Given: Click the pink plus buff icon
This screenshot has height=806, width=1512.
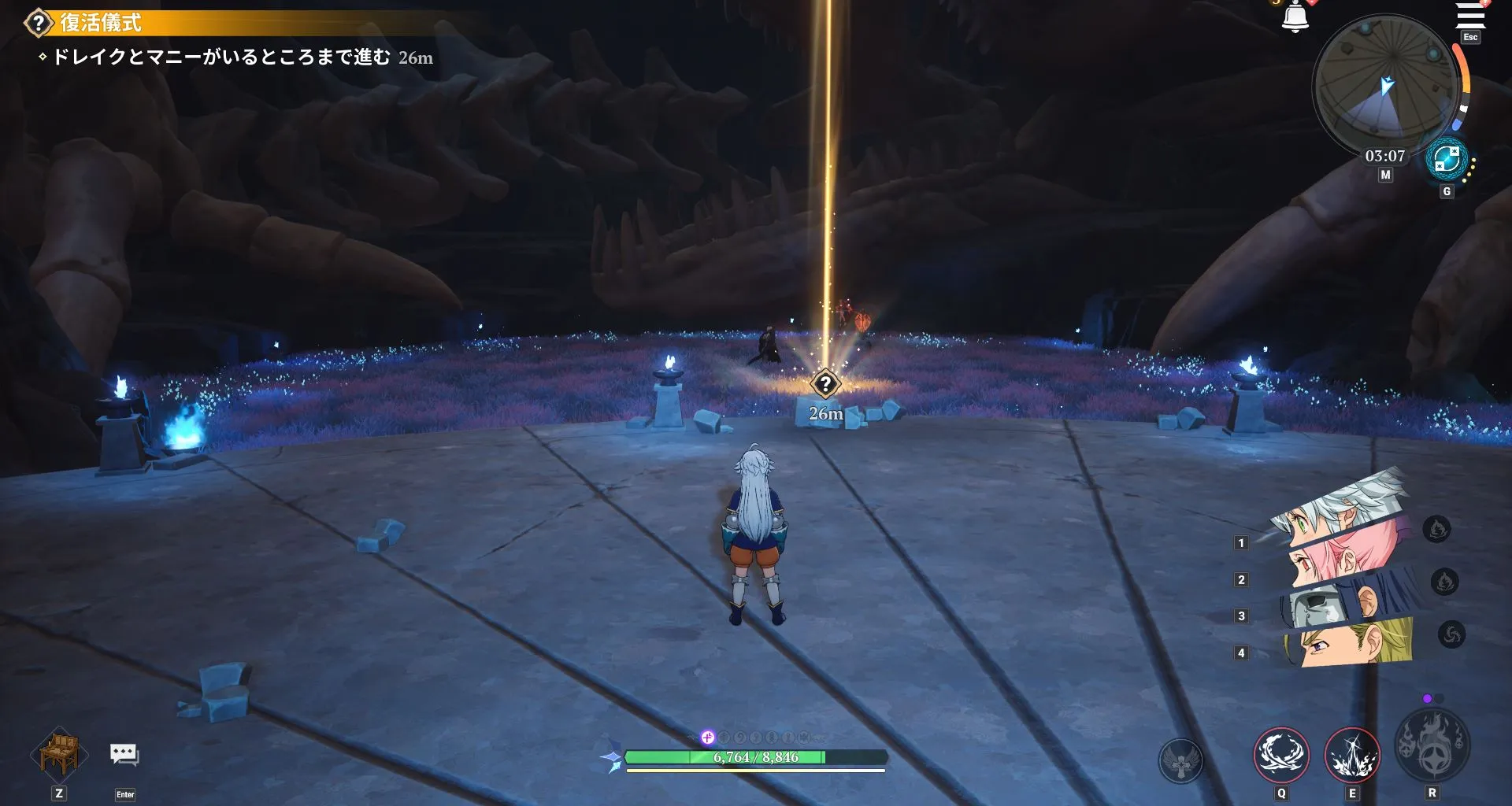Looking at the screenshot, I should [x=706, y=738].
